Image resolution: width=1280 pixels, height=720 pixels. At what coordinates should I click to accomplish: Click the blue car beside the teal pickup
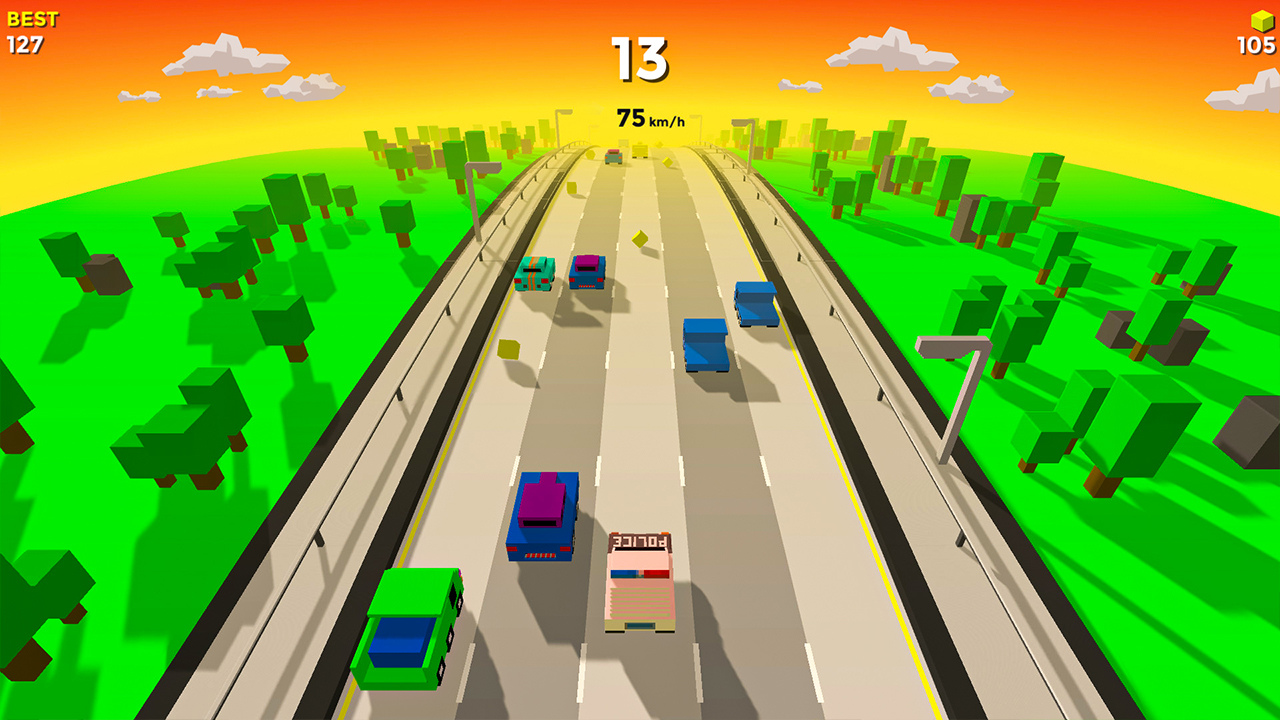[x=587, y=272]
